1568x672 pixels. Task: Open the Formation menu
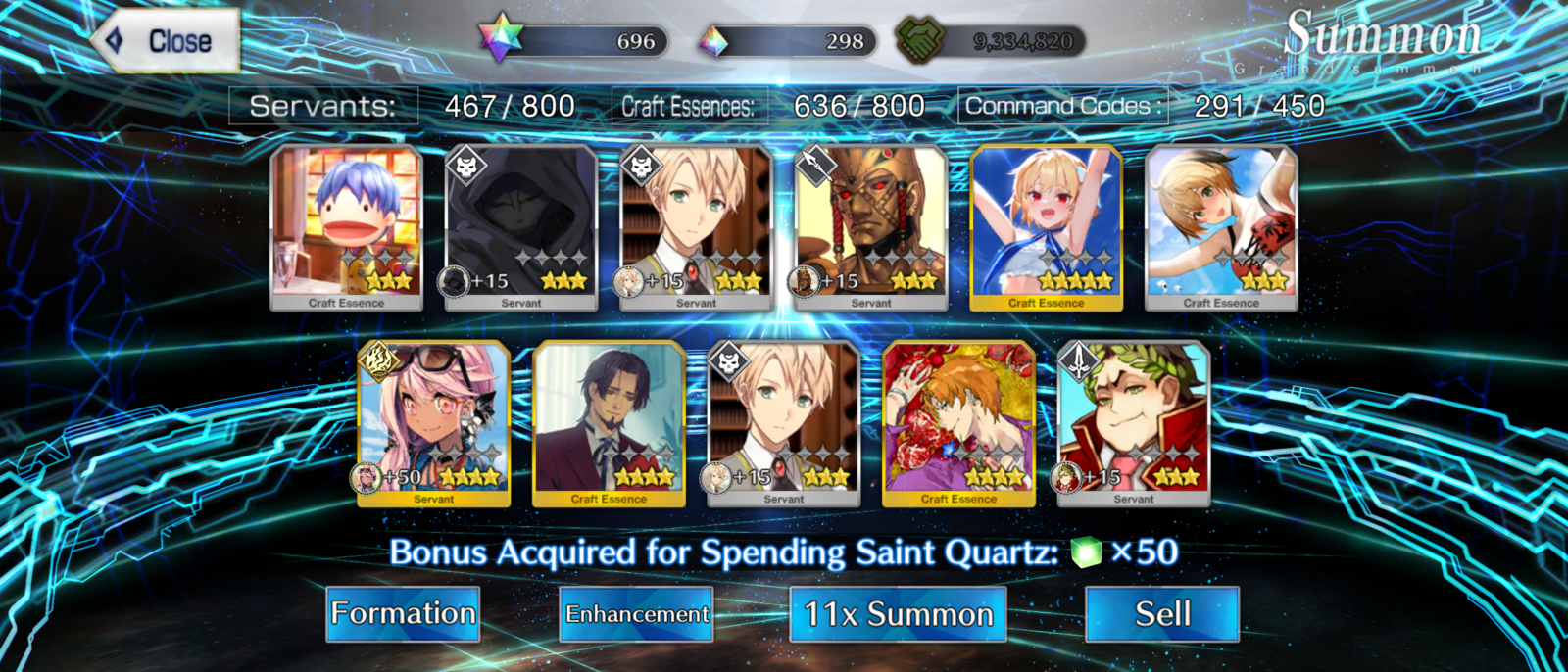pos(403,614)
